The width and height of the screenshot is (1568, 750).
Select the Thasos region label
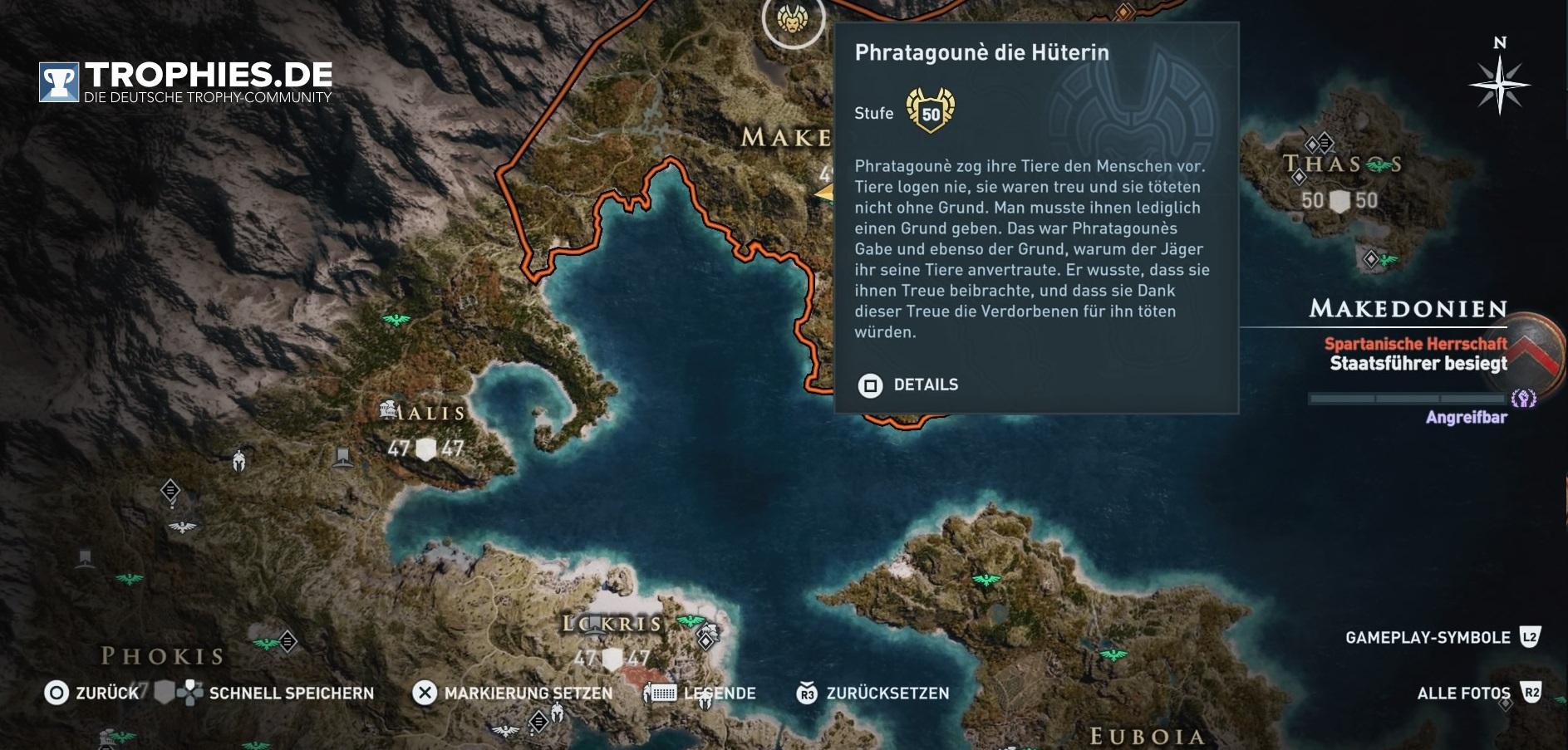coord(1341,164)
